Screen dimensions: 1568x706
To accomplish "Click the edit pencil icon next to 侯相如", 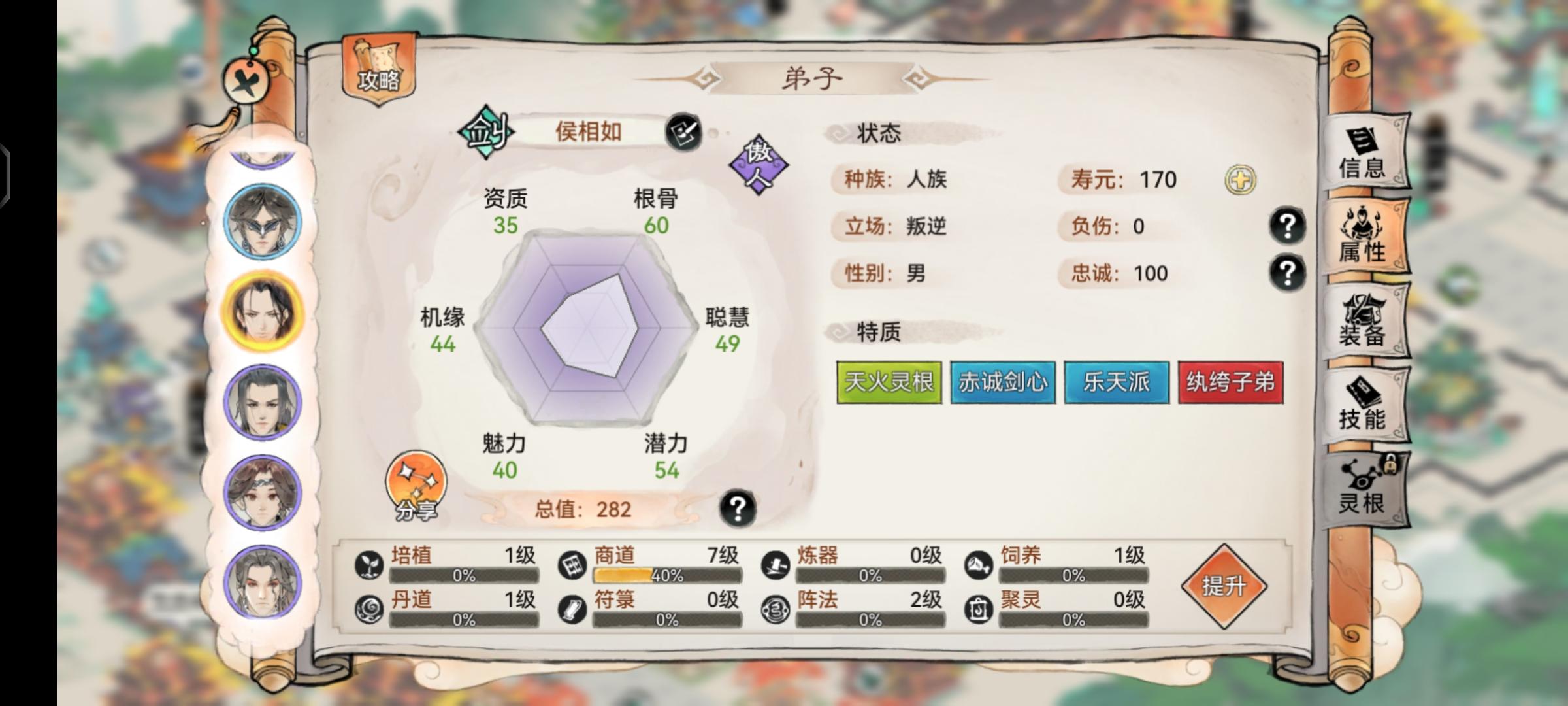I will [x=685, y=131].
